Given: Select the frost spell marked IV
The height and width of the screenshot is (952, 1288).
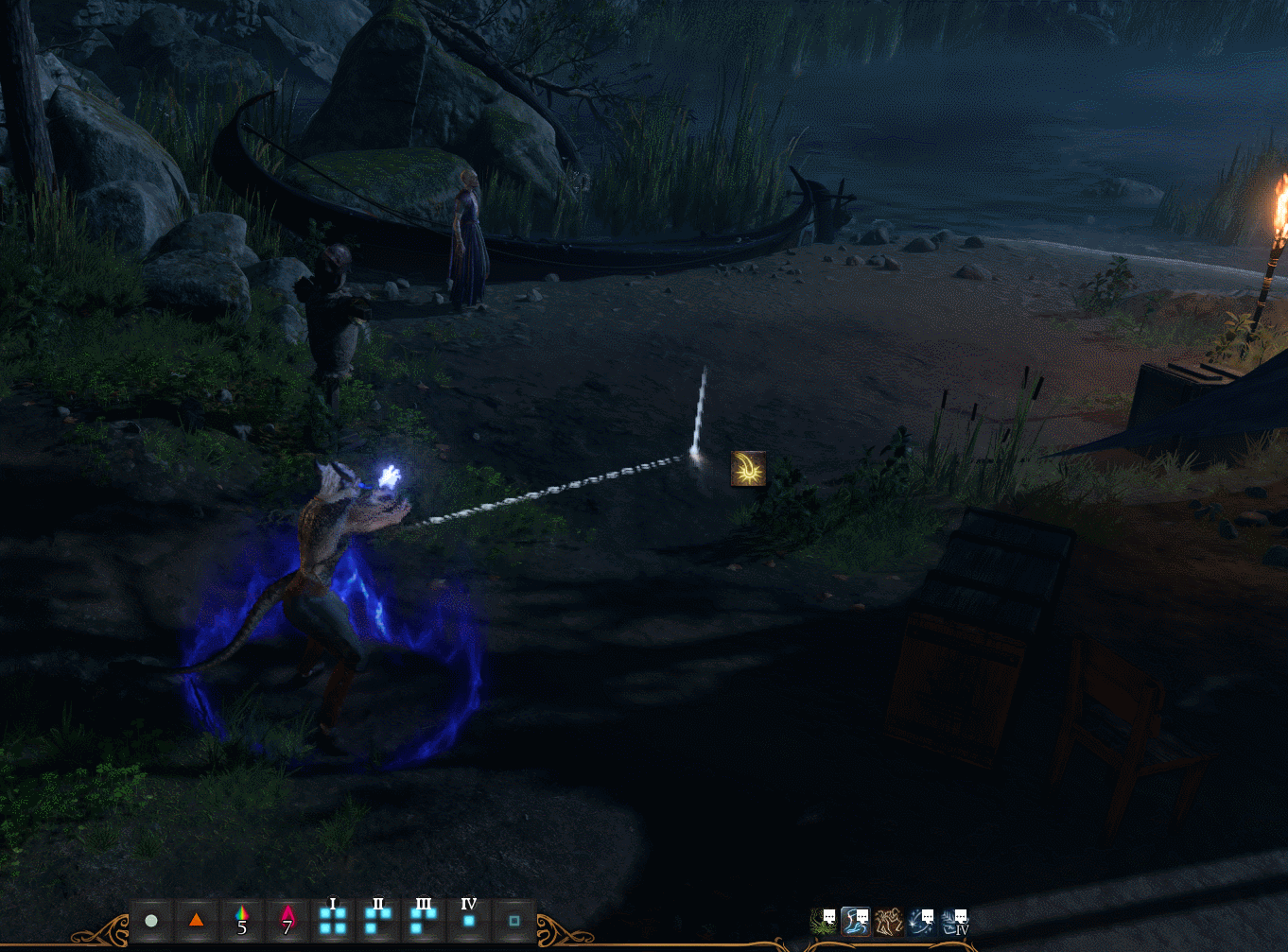Looking at the screenshot, I should point(954,921).
